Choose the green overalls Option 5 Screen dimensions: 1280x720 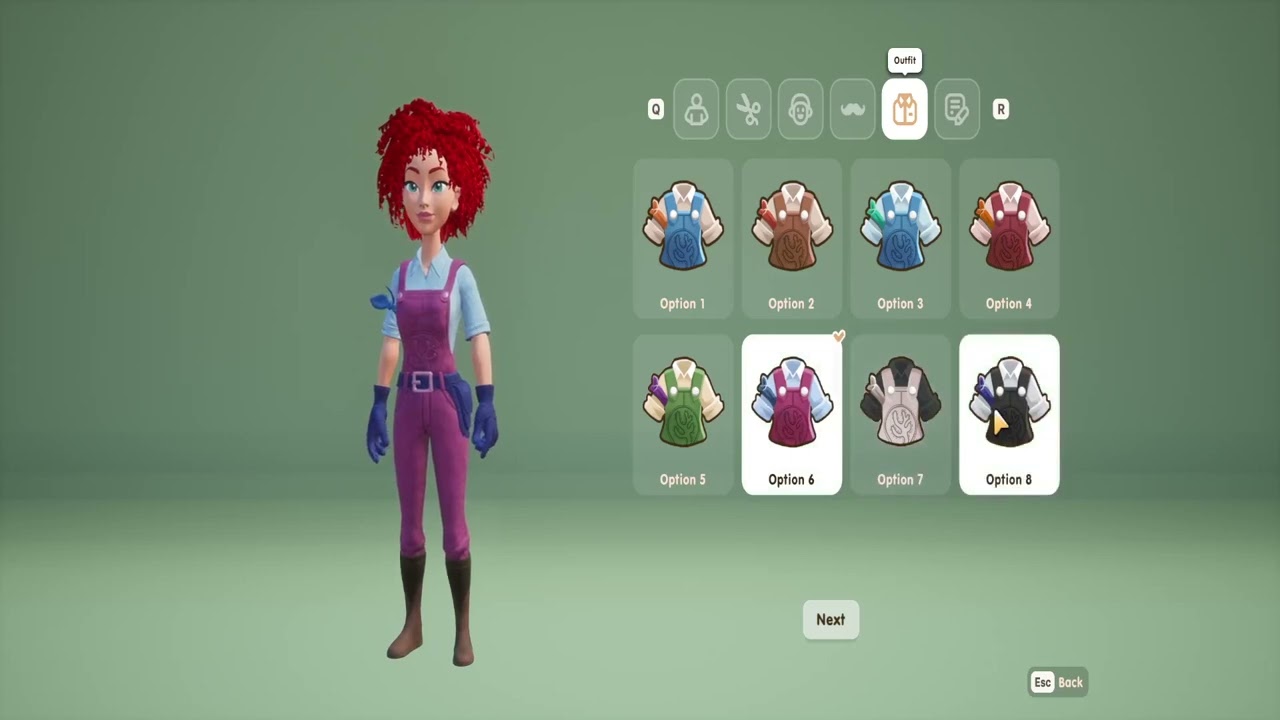(x=683, y=414)
